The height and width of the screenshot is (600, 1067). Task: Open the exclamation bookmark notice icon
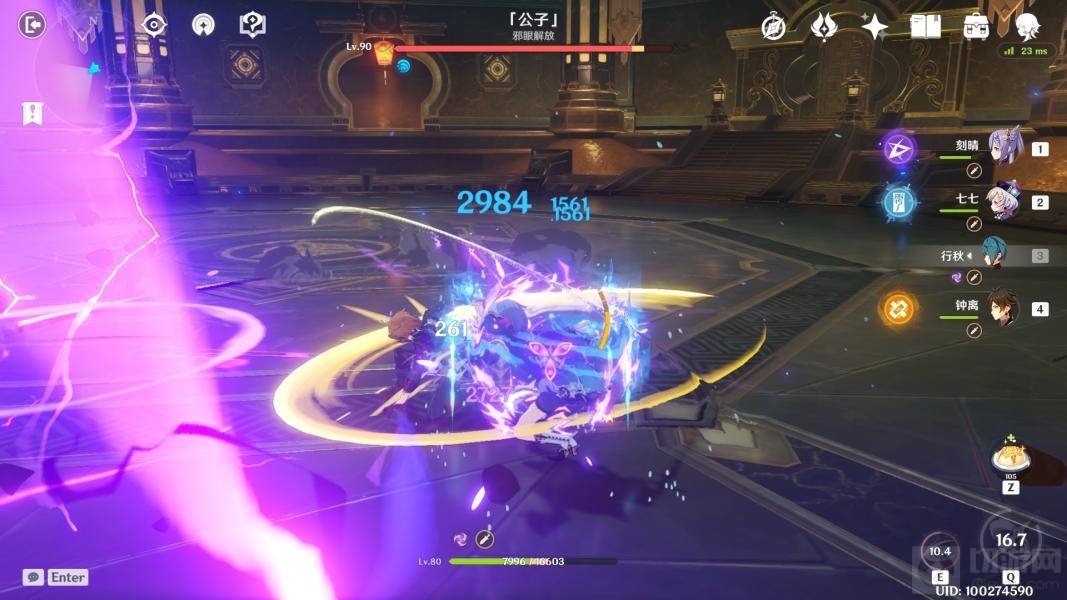(x=32, y=113)
